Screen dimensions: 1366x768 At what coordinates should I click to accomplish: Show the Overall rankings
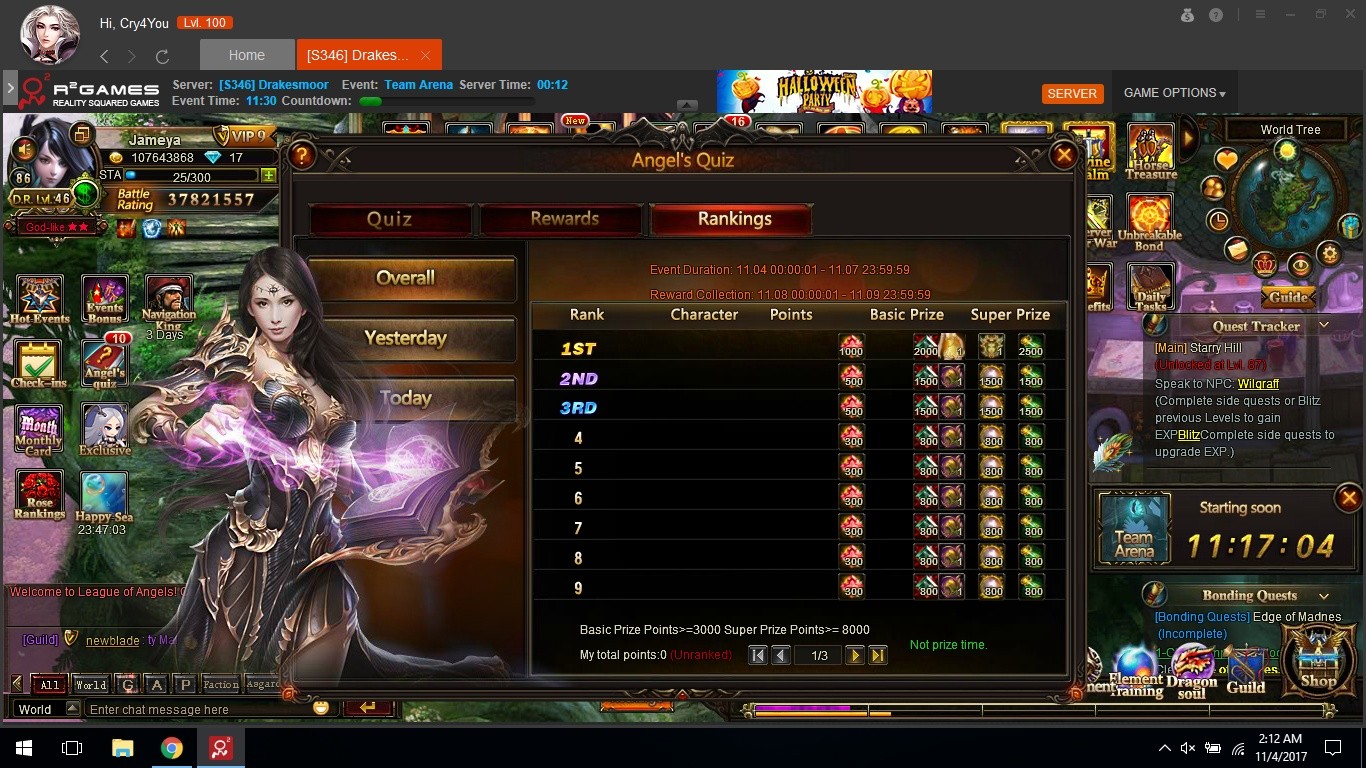pos(405,278)
